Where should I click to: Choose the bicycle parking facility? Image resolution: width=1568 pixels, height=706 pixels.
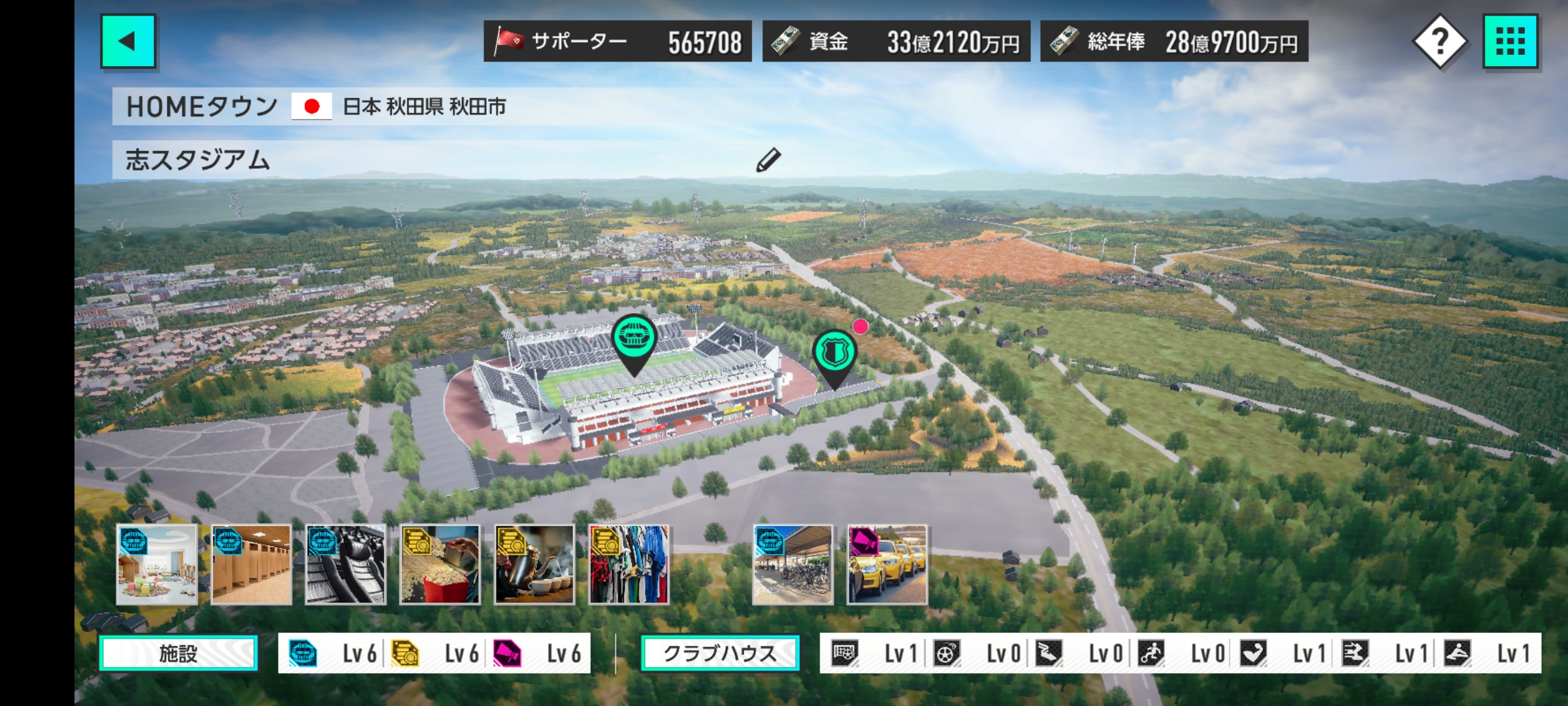[x=793, y=565]
